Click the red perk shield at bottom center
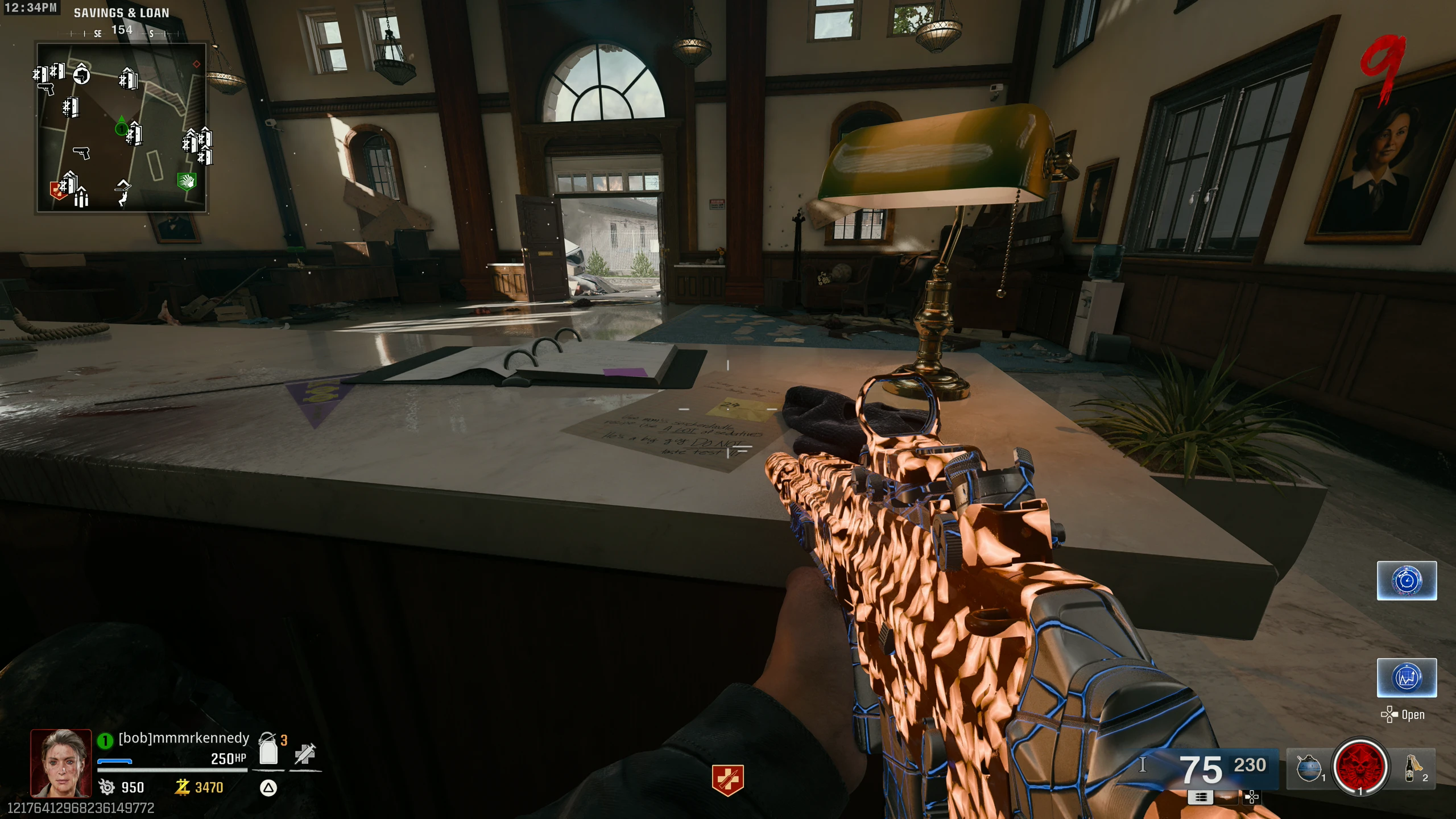 pos(727,779)
